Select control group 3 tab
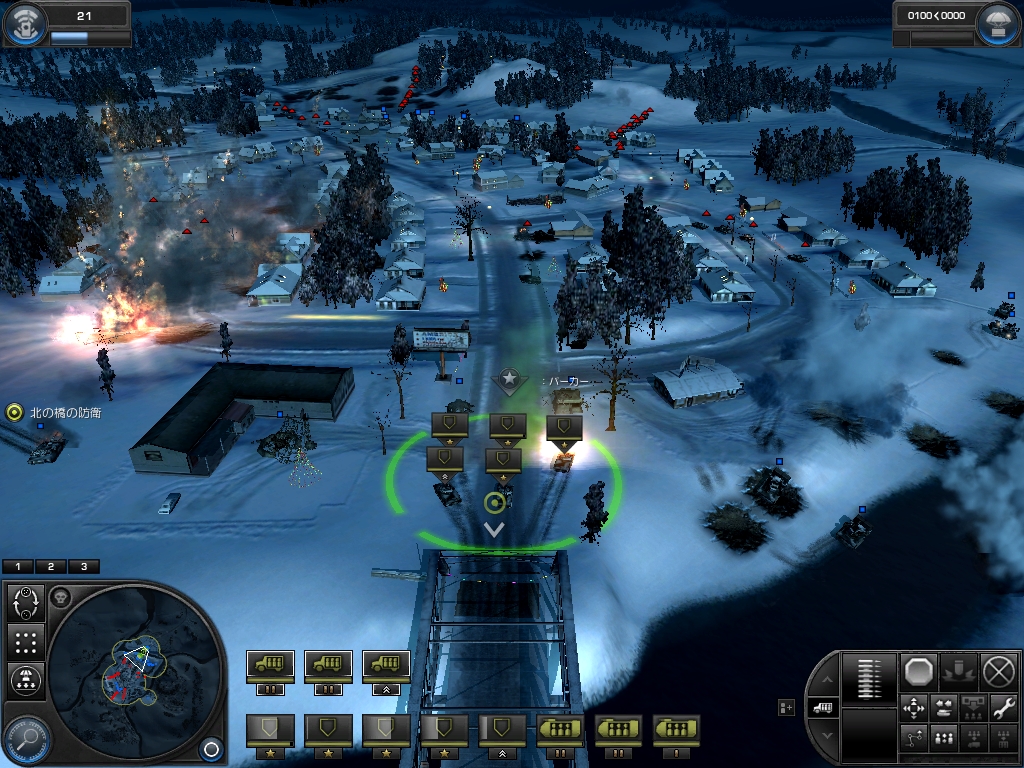 tap(83, 566)
